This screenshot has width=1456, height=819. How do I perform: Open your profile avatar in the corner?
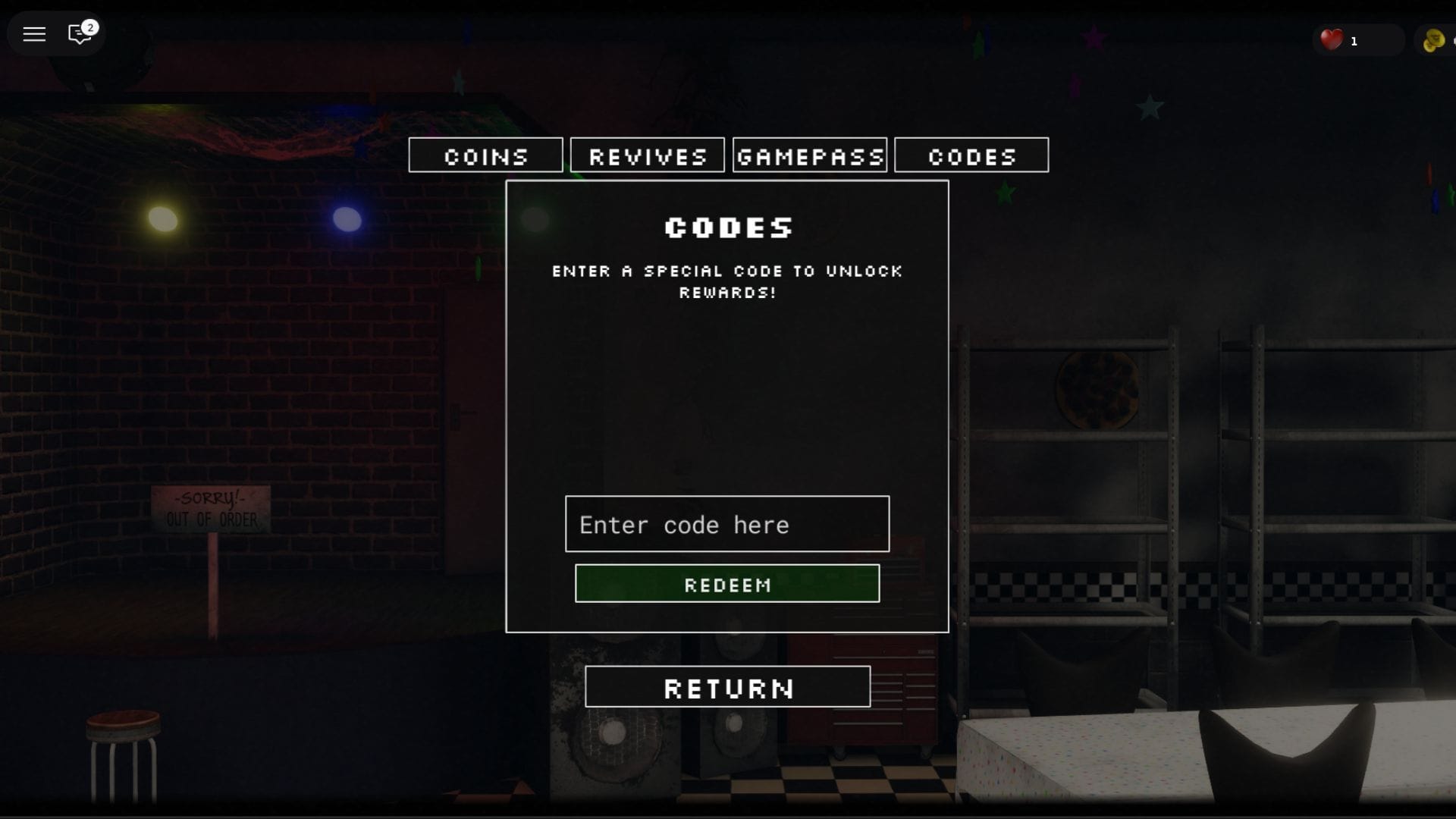click(1439, 40)
